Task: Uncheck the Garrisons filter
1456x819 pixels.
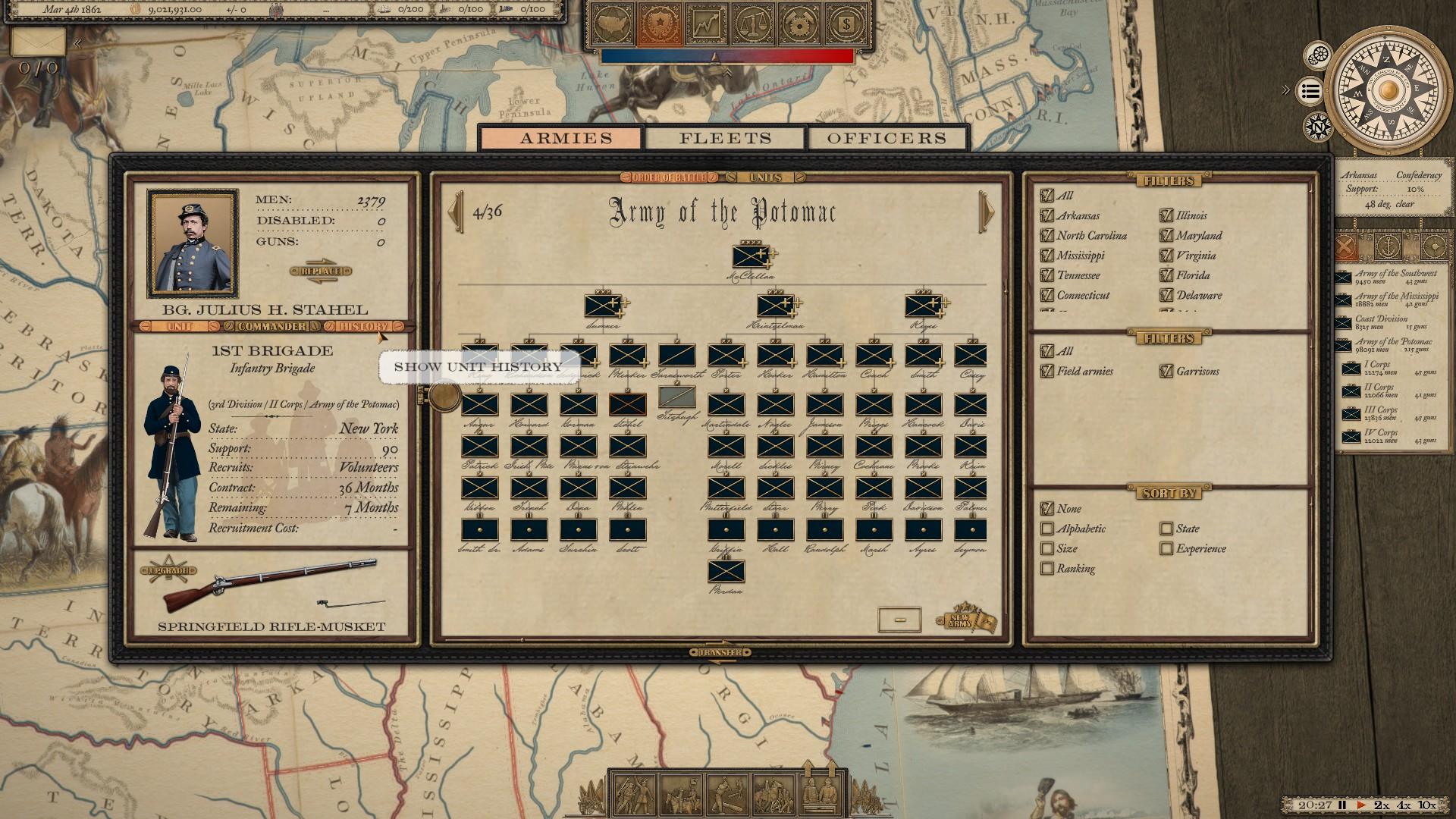Action: pos(1166,372)
